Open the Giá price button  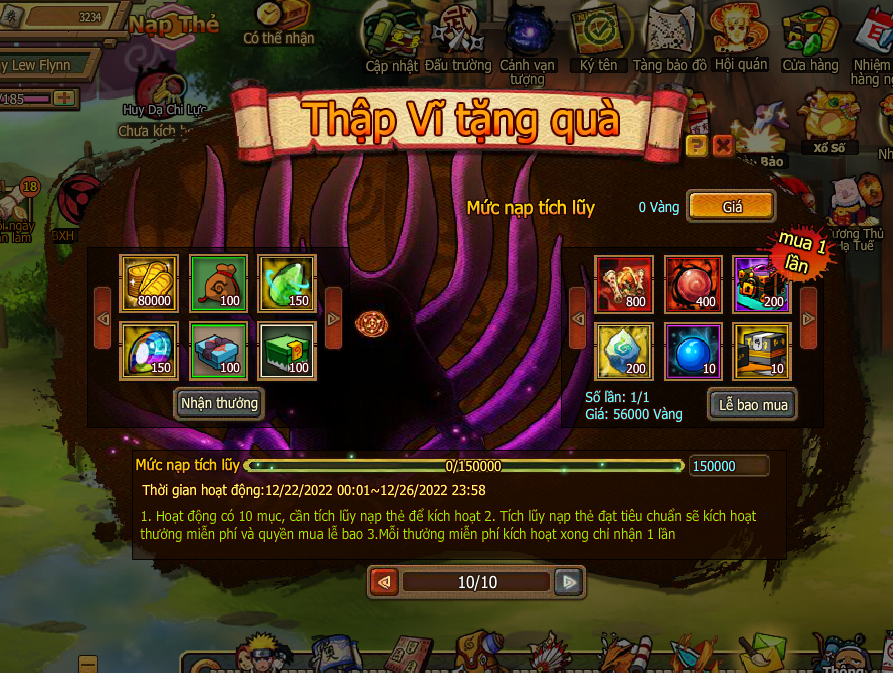pyautogui.click(x=731, y=207)
